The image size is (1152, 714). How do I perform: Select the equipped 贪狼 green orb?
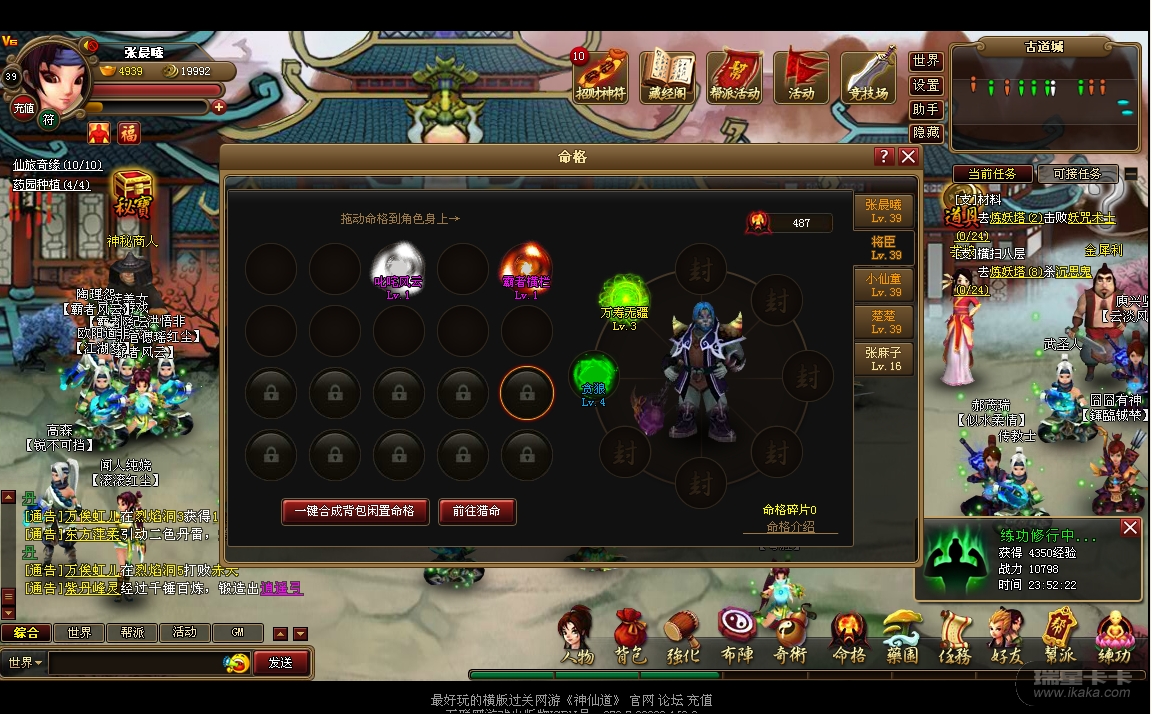point(593,377)
